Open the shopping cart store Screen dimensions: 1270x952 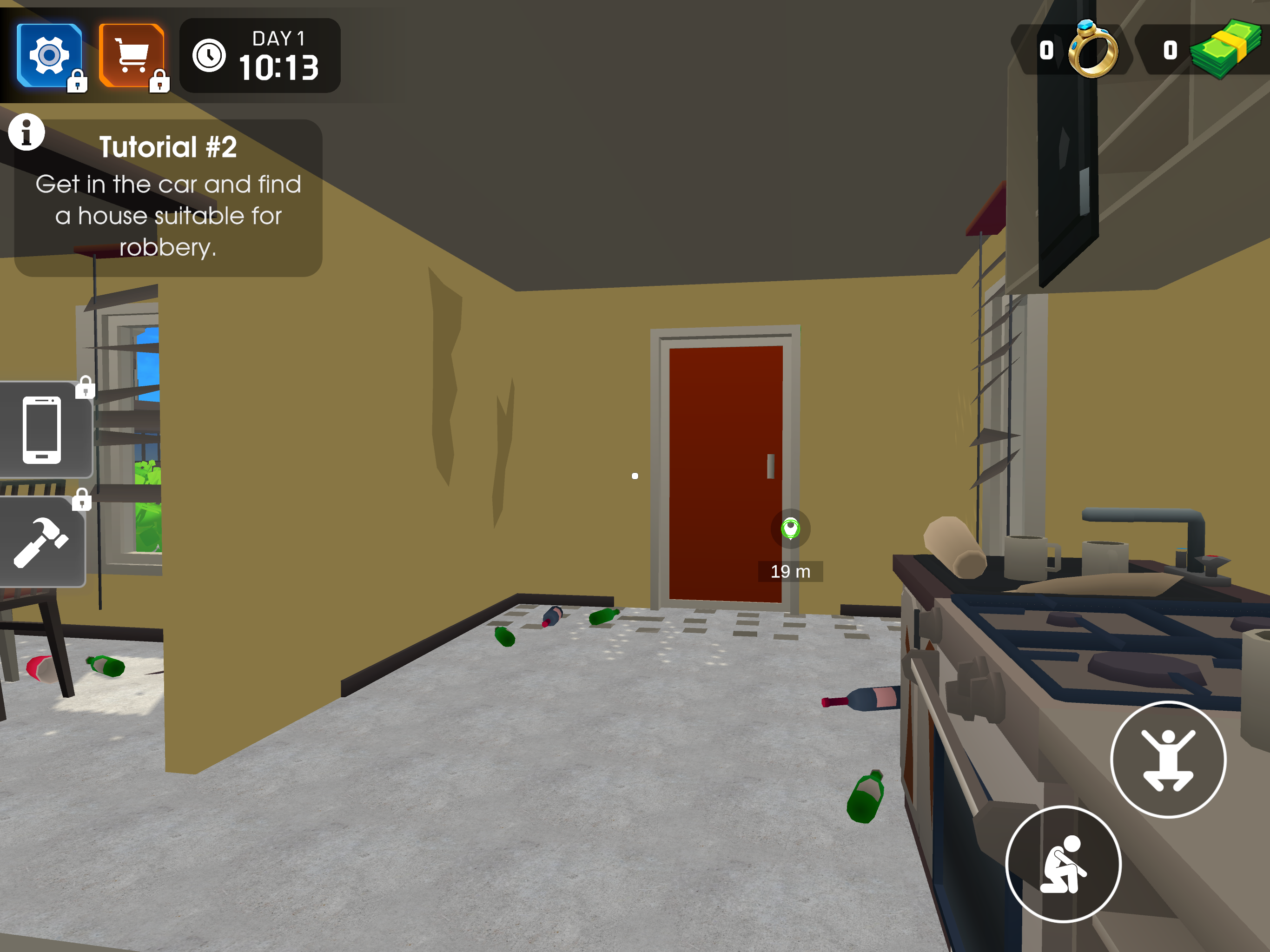point(130,54)
